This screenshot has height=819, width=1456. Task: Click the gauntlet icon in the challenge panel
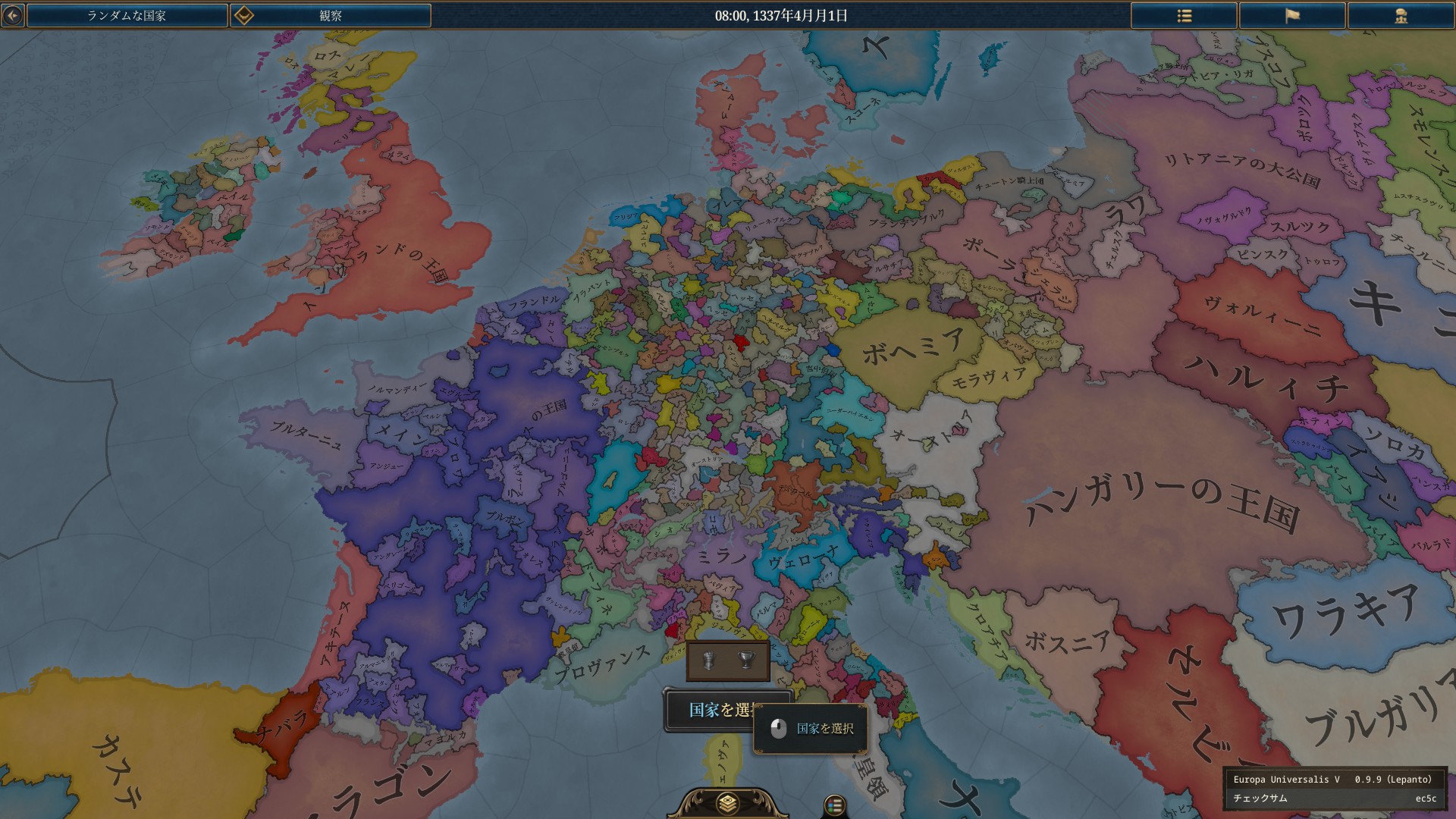(x=709, y=659)
